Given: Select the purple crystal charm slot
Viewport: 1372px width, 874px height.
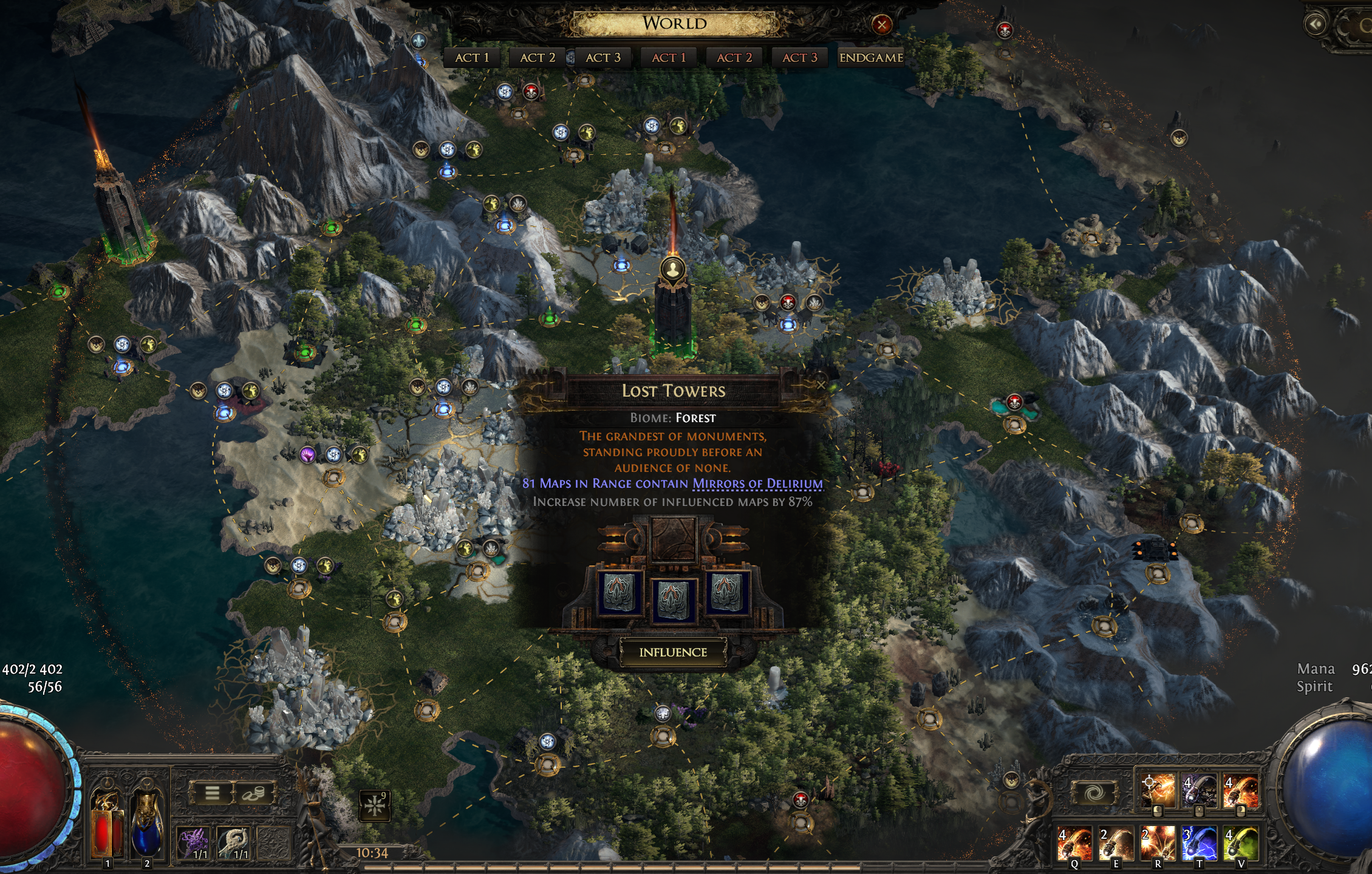Looking at the screenshot, I should (193, 843).
